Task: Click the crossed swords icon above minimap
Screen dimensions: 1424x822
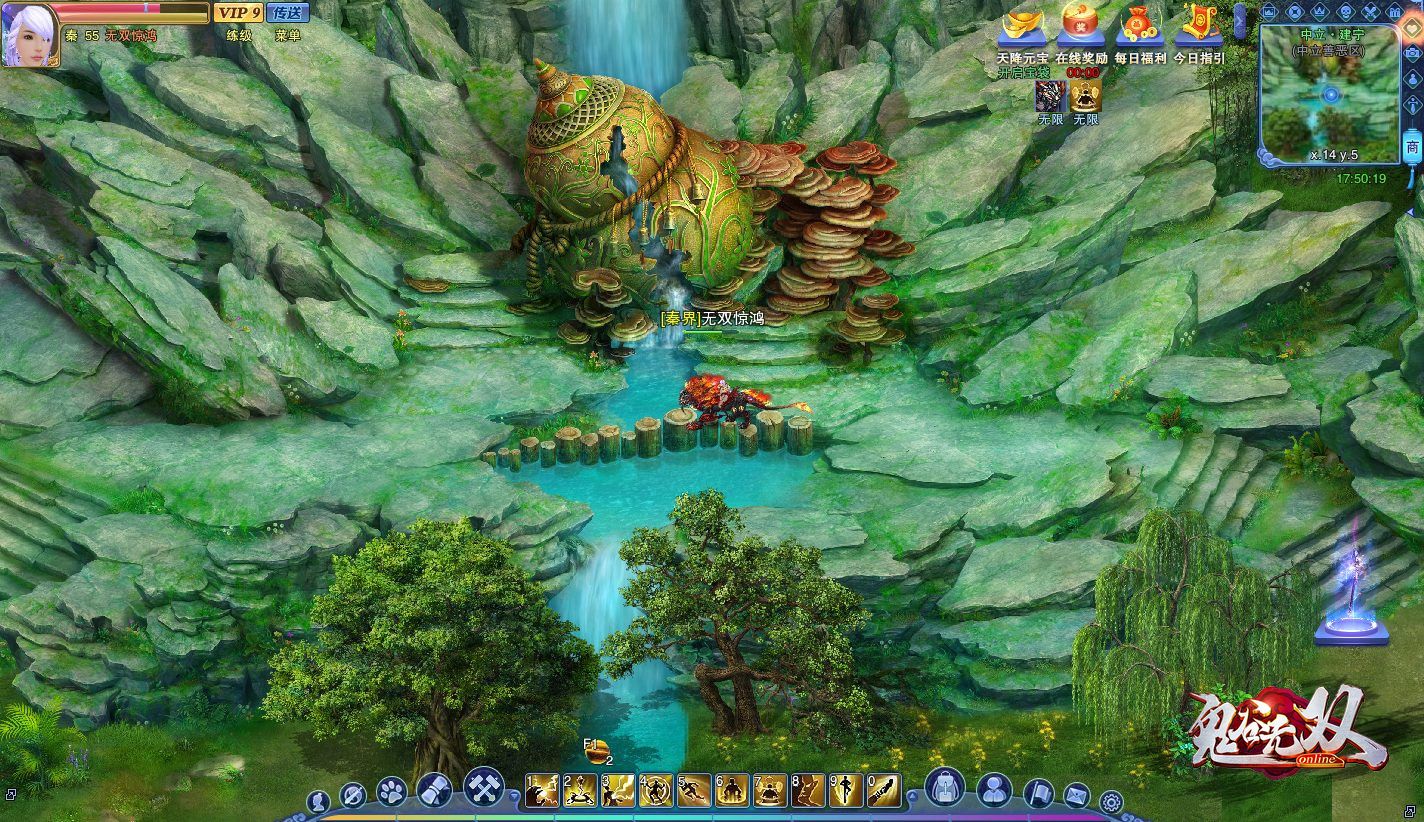Action: 1369,12
